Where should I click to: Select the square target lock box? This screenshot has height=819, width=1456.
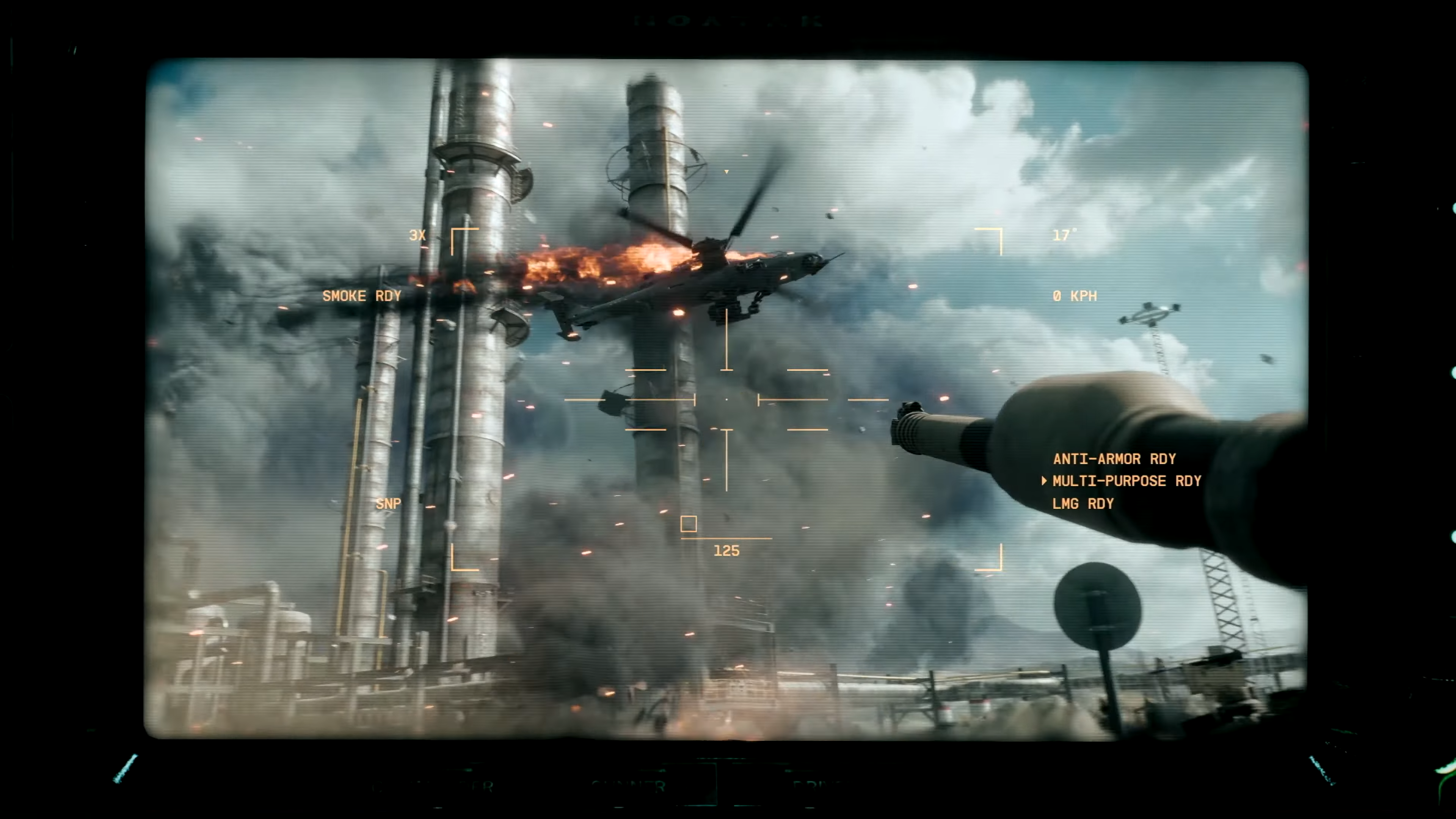tap(689, 524)
